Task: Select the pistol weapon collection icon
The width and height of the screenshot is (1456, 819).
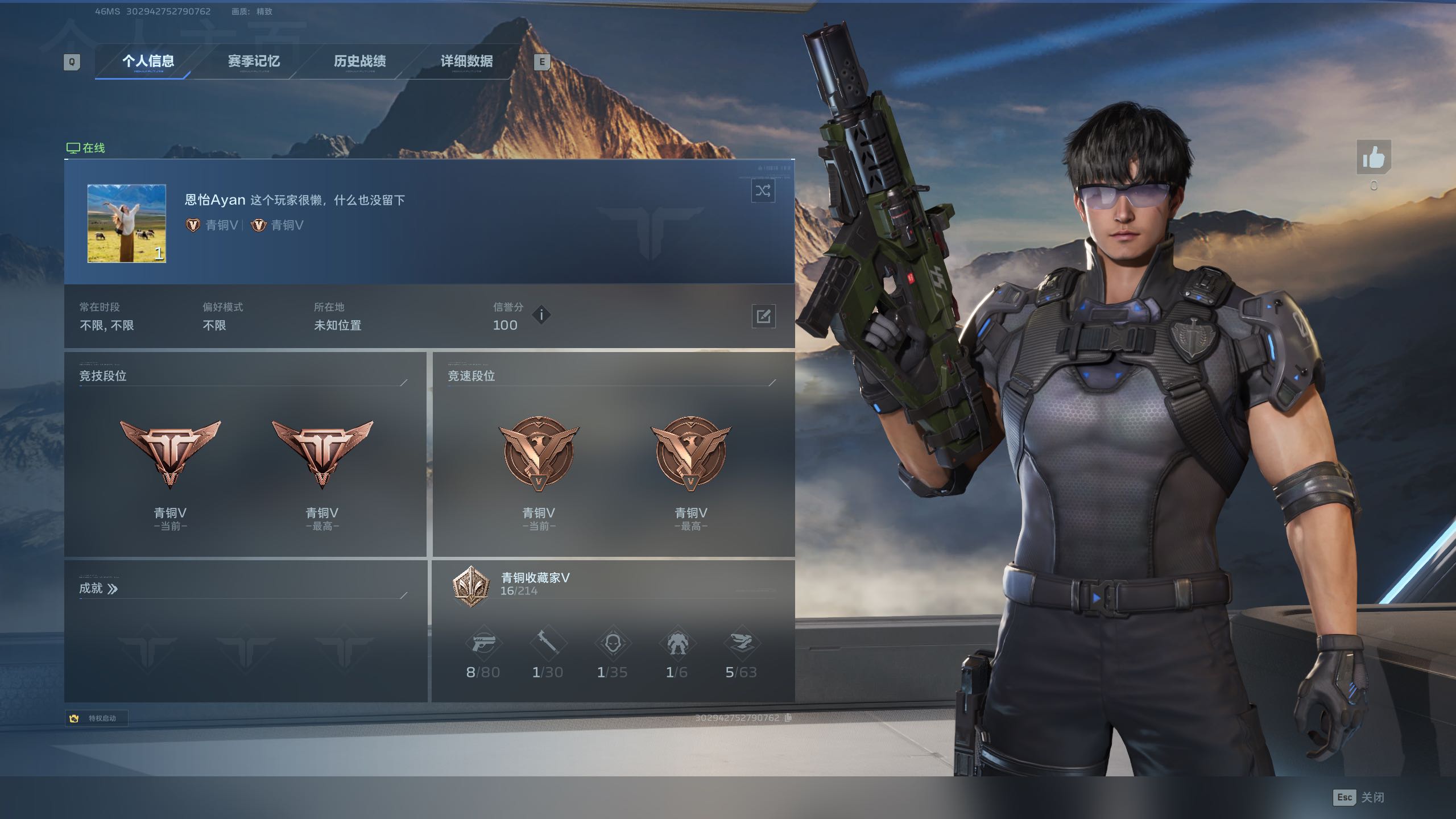Action: coord(483,644)
